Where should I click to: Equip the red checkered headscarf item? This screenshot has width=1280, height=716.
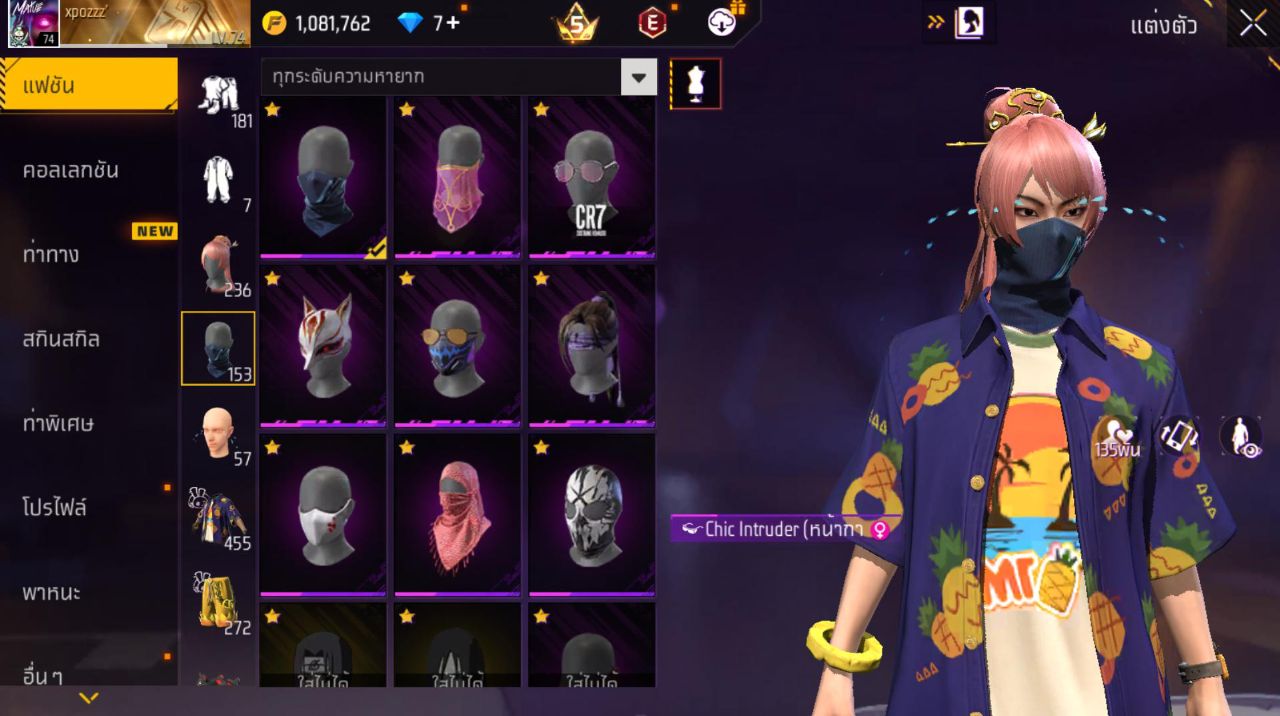pos(457,514)
